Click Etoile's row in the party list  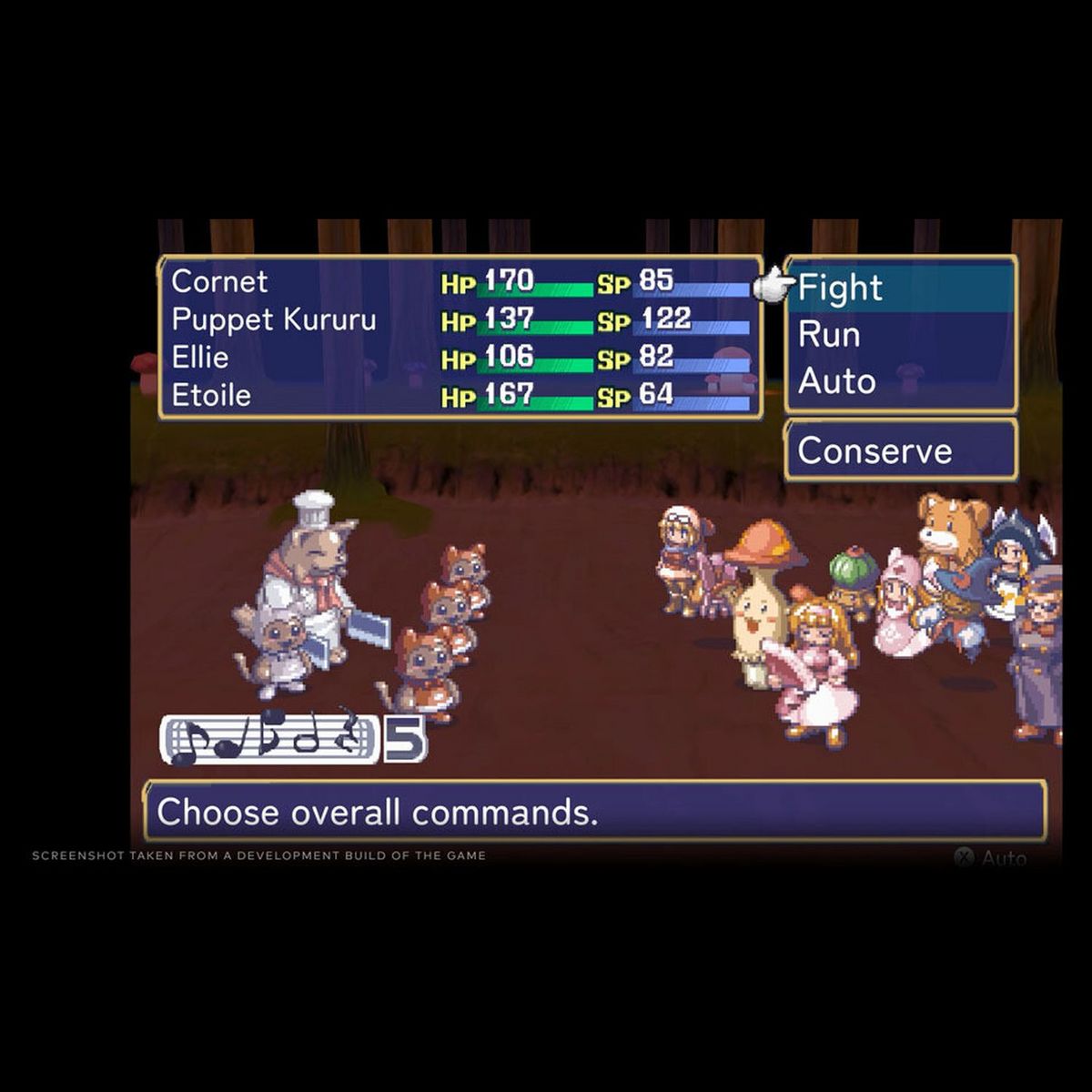point(211,396)
